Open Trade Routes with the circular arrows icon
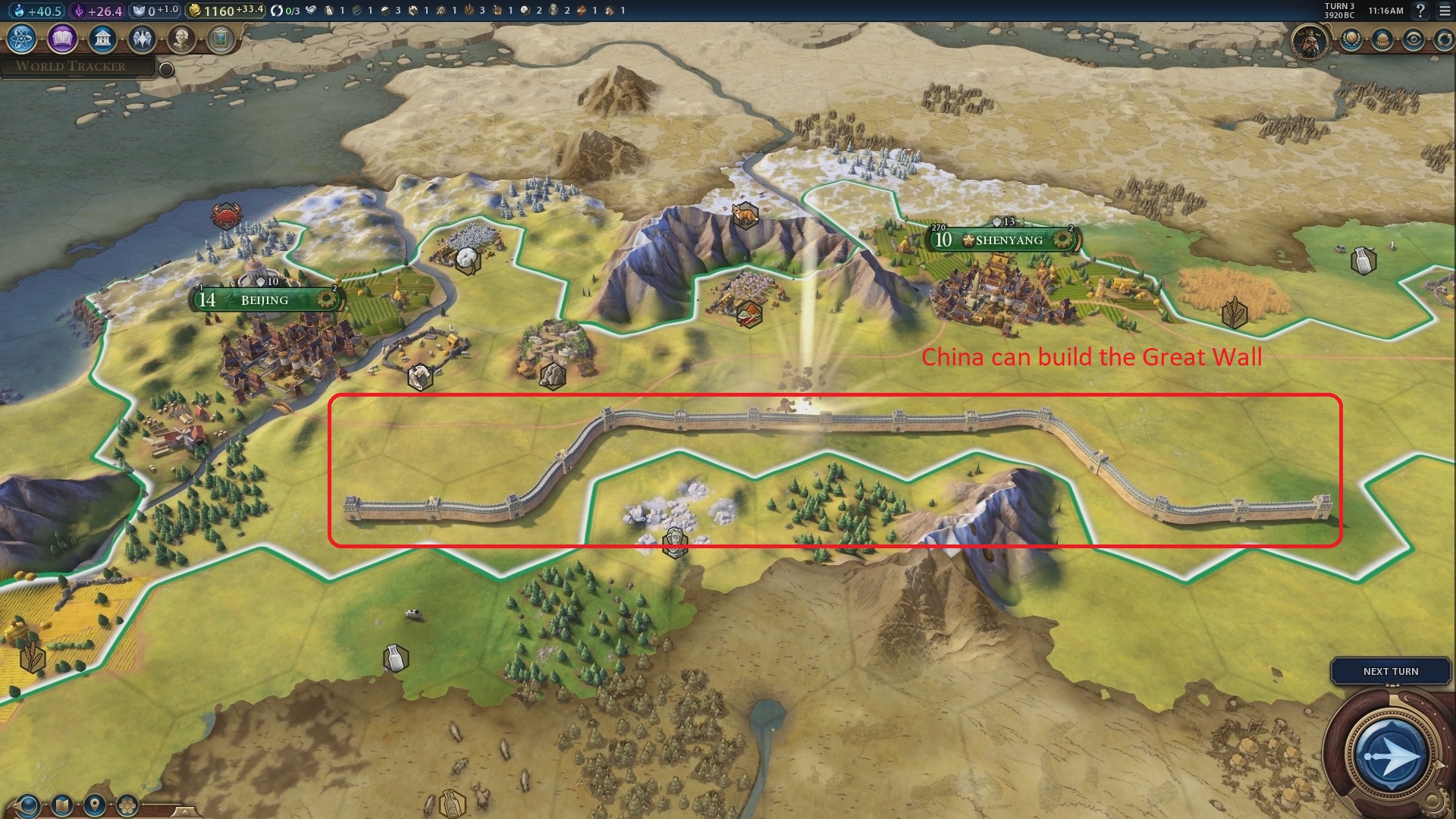The width and height of the screenshot is (1456, 819). [x=1446, y=38]
